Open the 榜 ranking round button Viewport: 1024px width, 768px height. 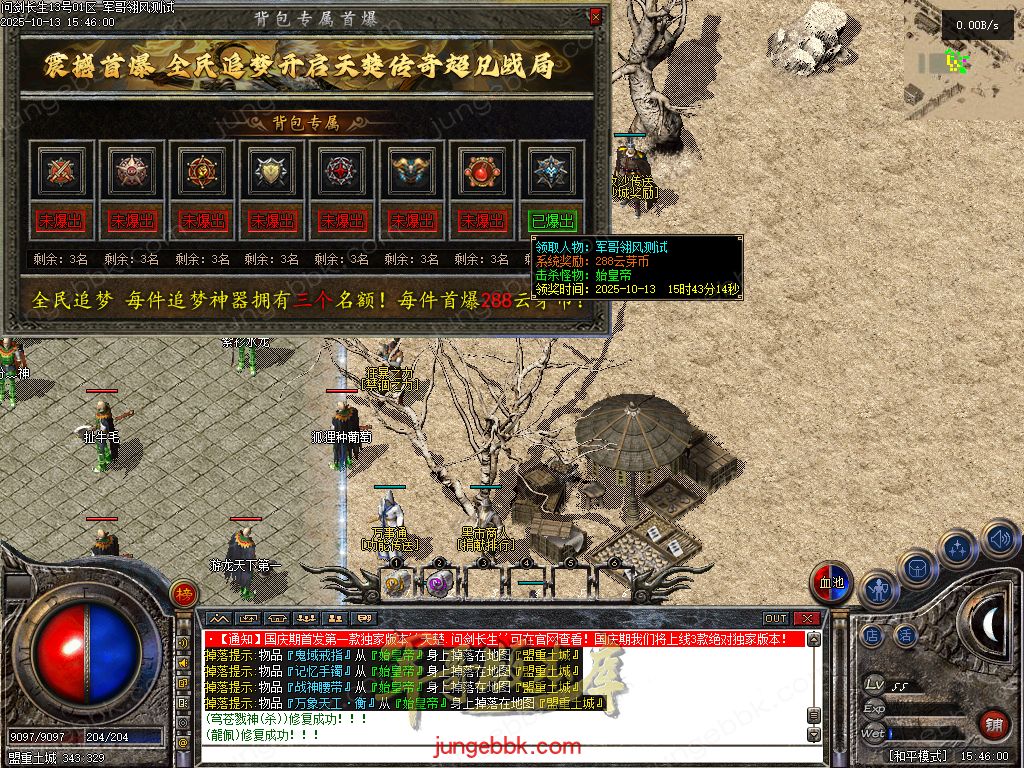point(183,593)
